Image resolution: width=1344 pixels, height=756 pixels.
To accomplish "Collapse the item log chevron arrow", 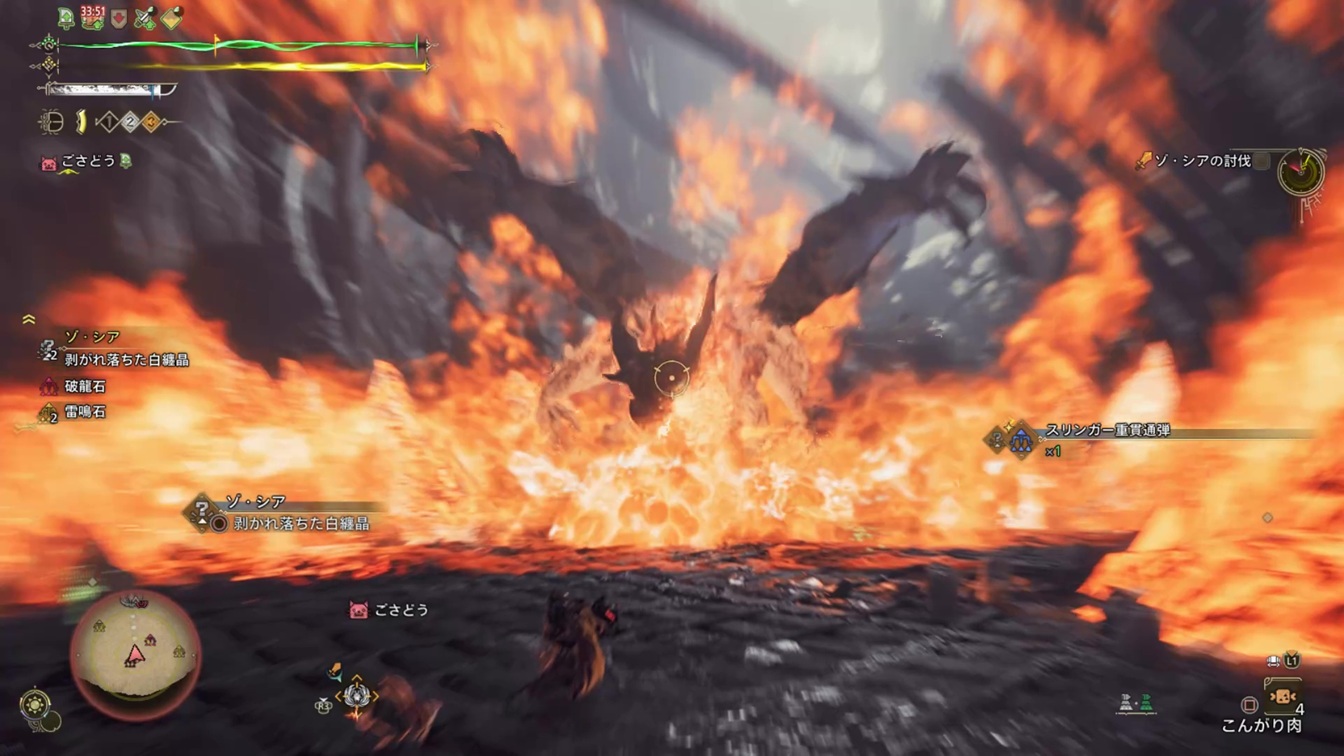I will coord(29,320).
